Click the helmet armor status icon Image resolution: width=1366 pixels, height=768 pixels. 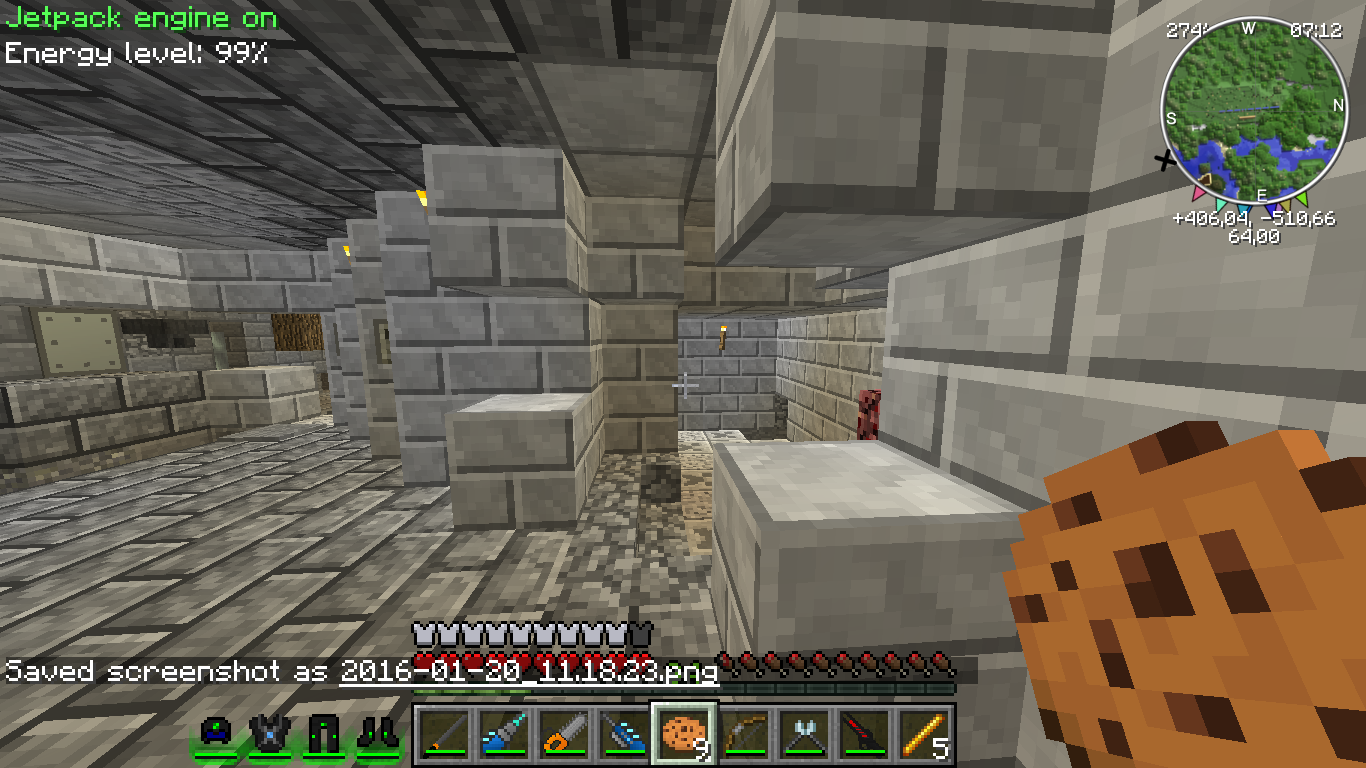217,733
